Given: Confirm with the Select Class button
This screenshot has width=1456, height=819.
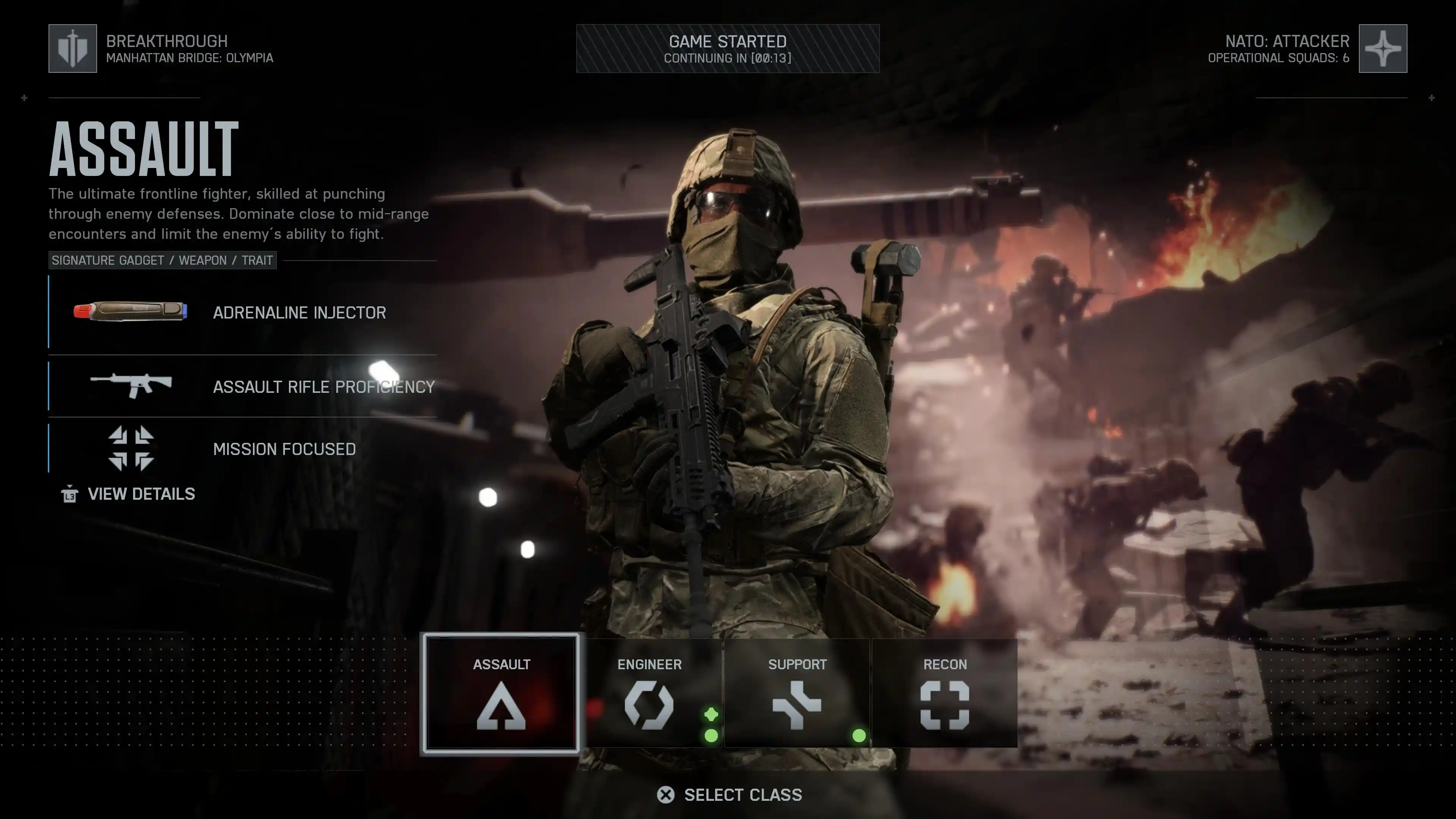Looking at the screenshot, I should (730, 795).
